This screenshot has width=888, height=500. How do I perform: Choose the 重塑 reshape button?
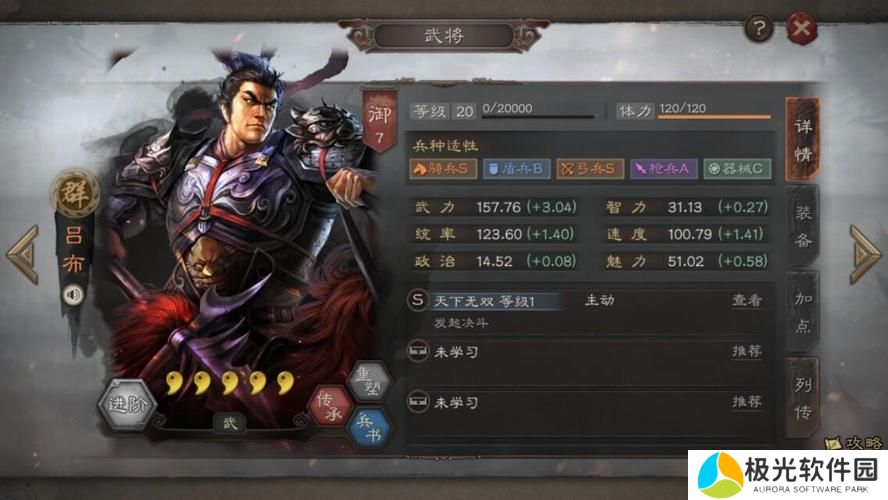point(368,380)
